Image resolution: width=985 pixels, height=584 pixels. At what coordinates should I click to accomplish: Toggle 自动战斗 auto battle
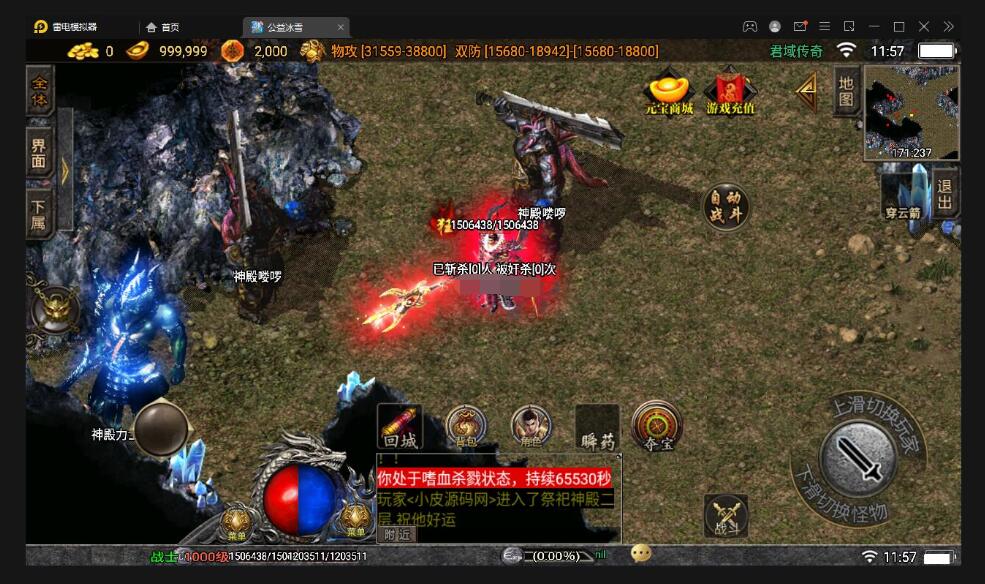(x=727, y=207)
